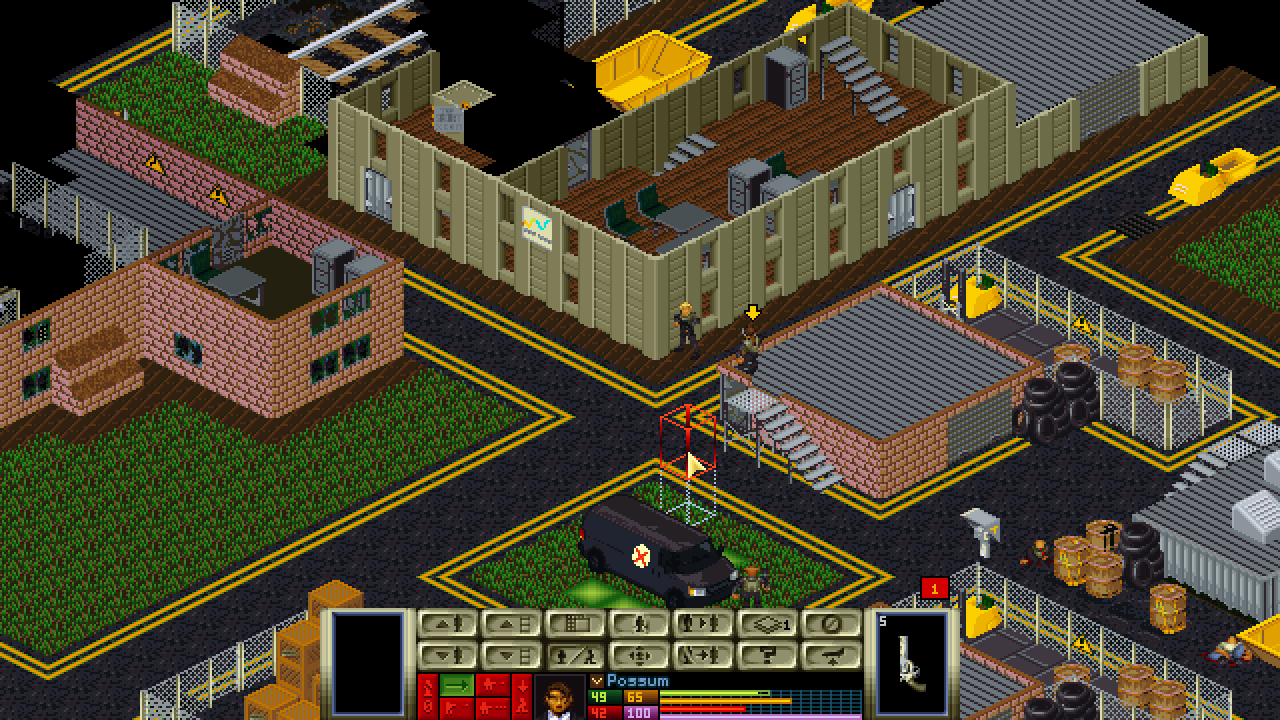This screenshot has width=1280, height=720.
Task: Lower the view down one level
Action: point(511,656)
